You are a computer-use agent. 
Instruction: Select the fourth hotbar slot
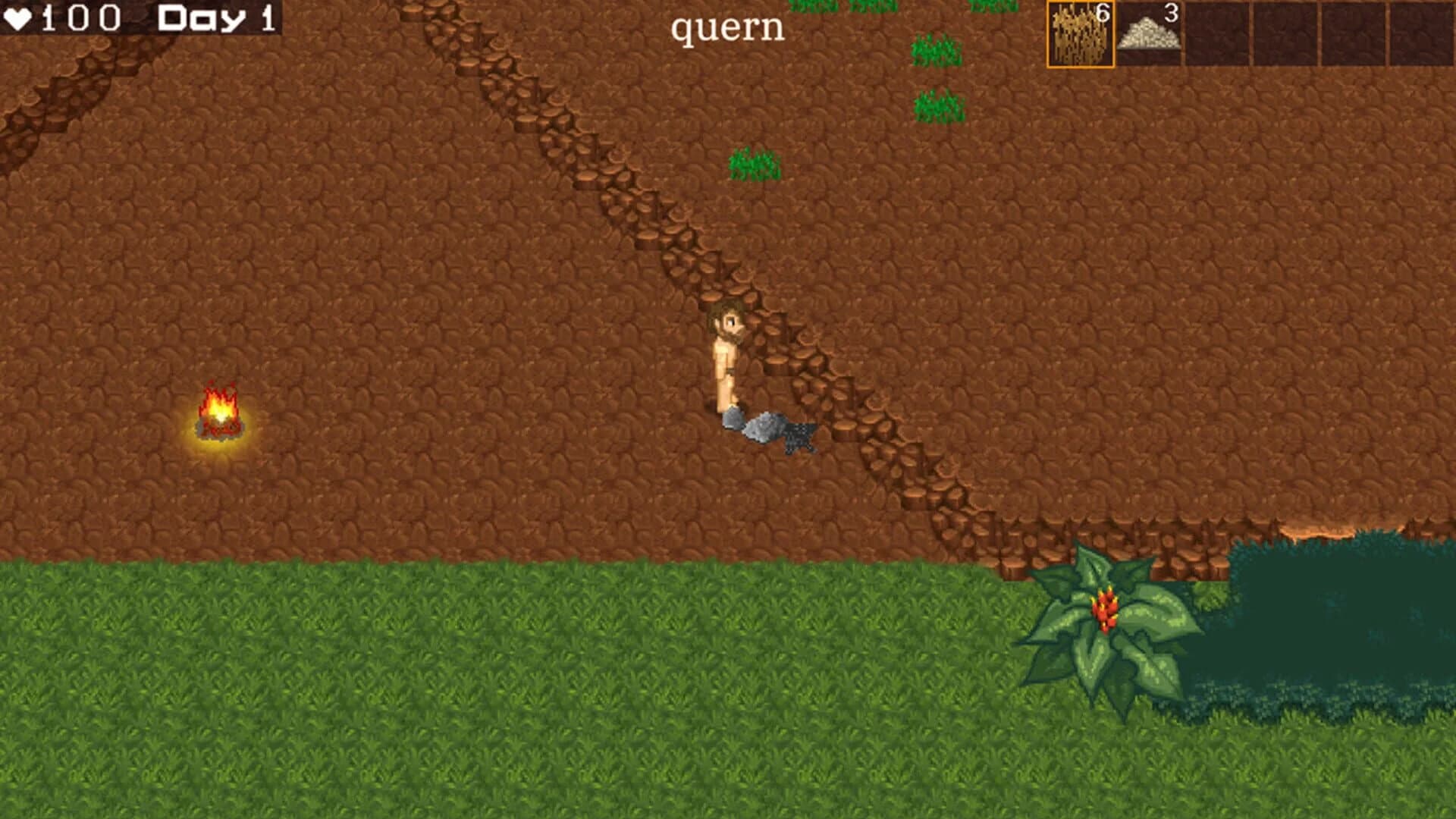(1285, 34)
